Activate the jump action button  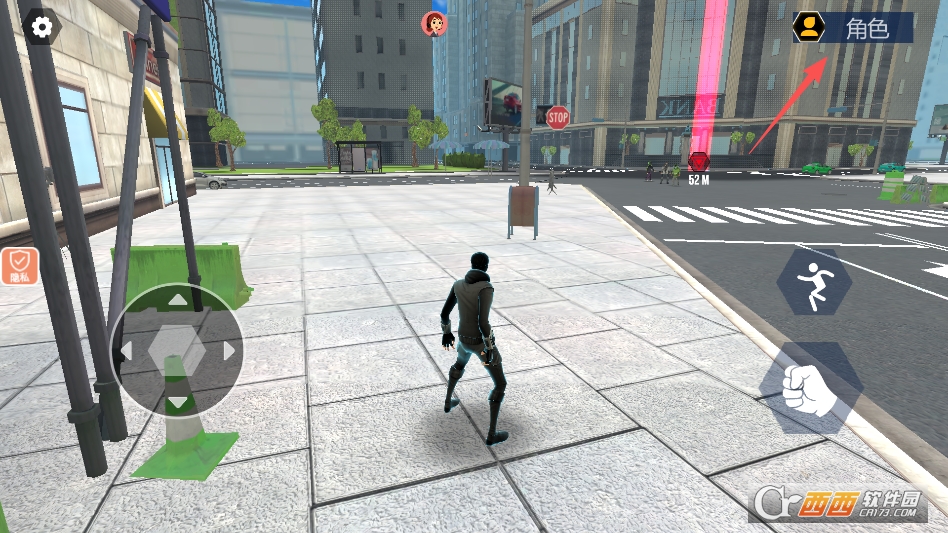814,282
